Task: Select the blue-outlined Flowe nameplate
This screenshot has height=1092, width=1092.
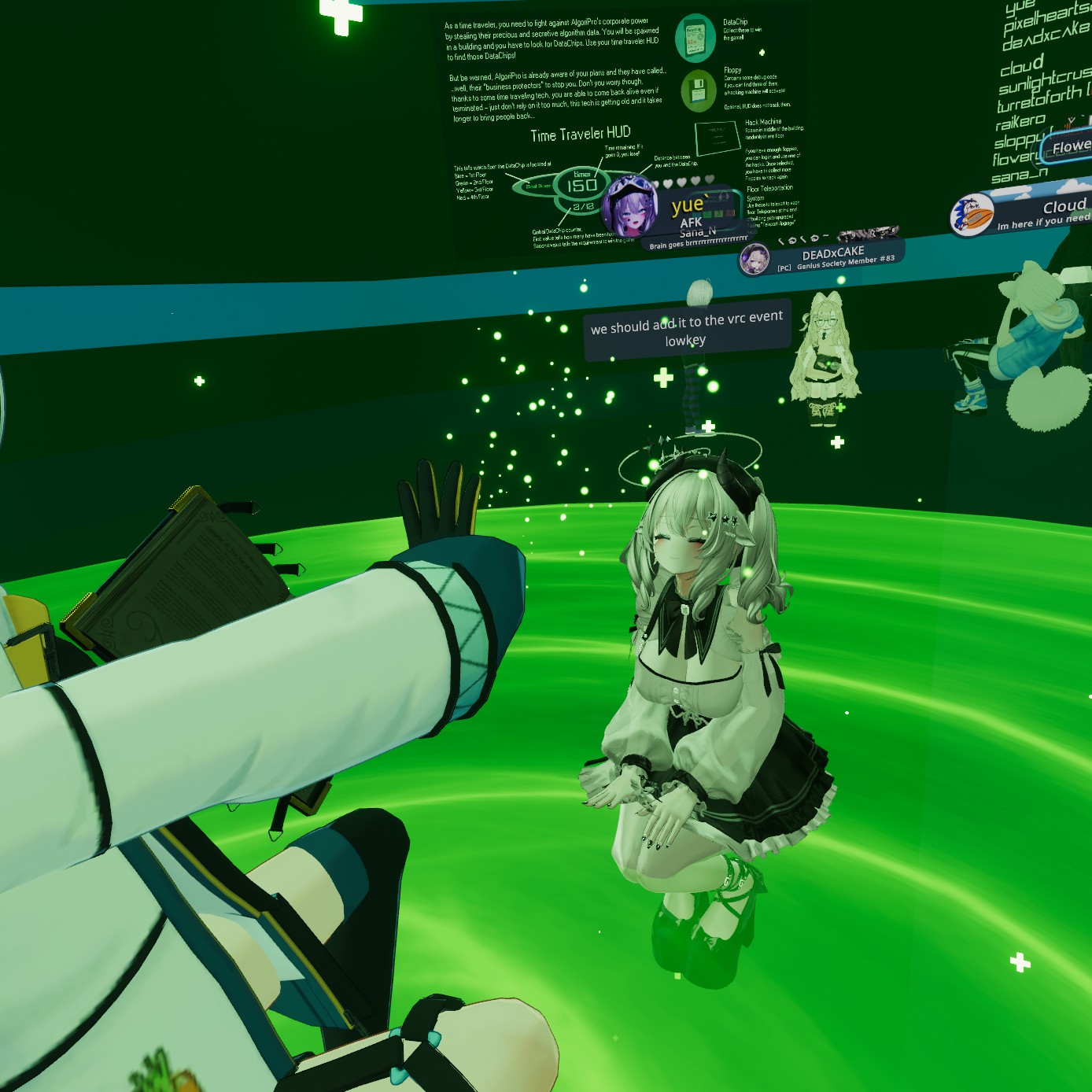Action: coord(1068,147)
